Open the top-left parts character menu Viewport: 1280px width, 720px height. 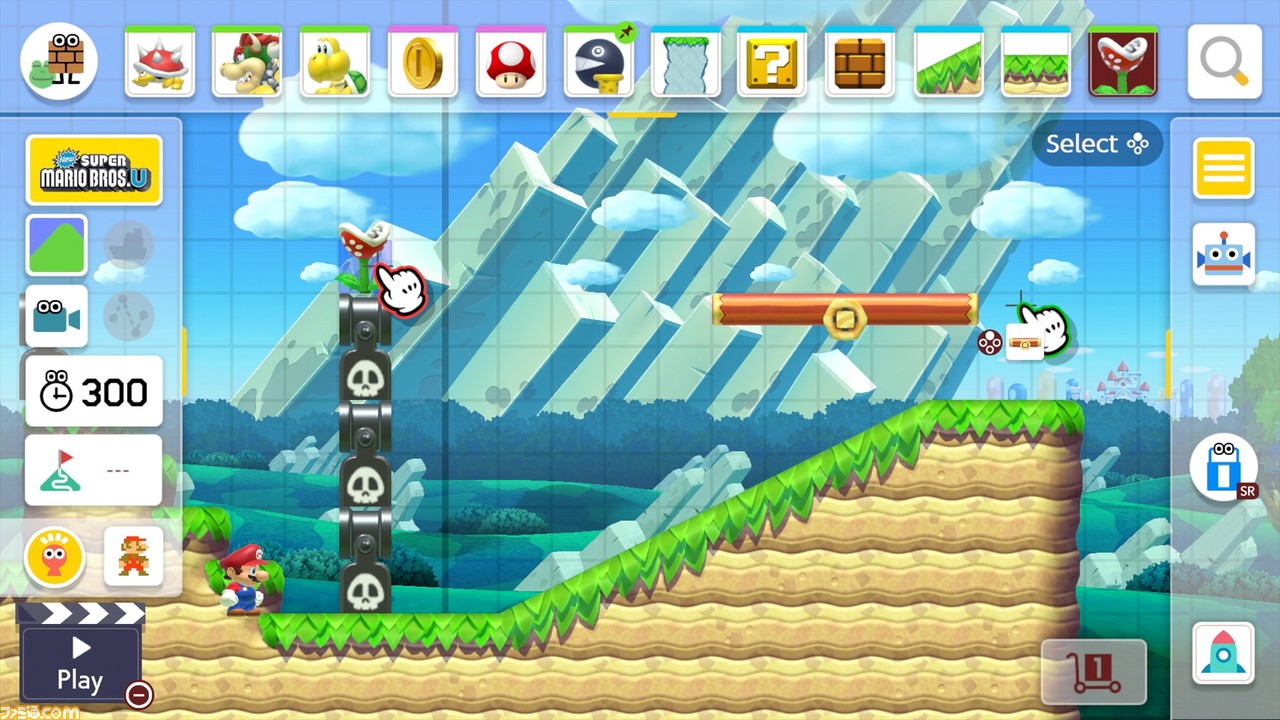click(58, 60)
